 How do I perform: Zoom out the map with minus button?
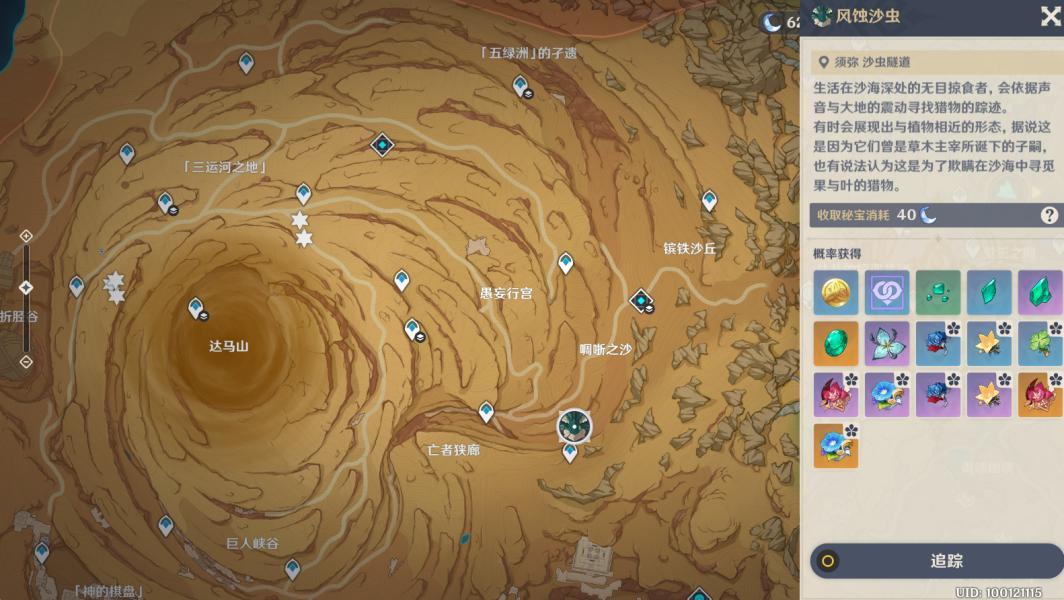tap(26, 361)
